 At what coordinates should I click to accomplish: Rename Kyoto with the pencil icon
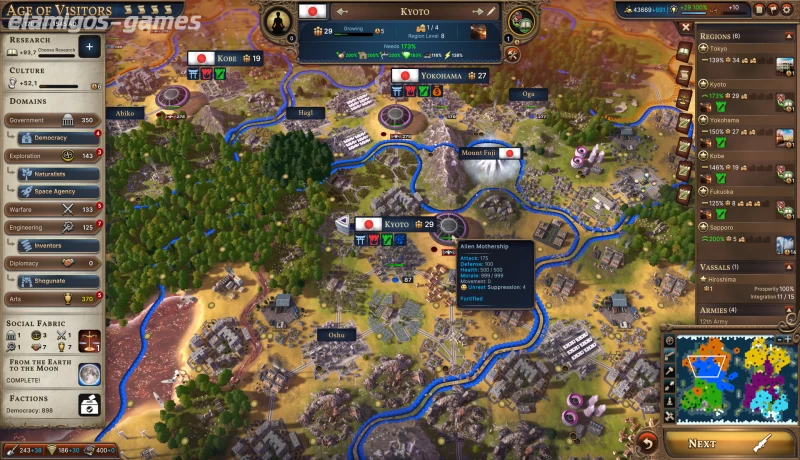(491, 12)
